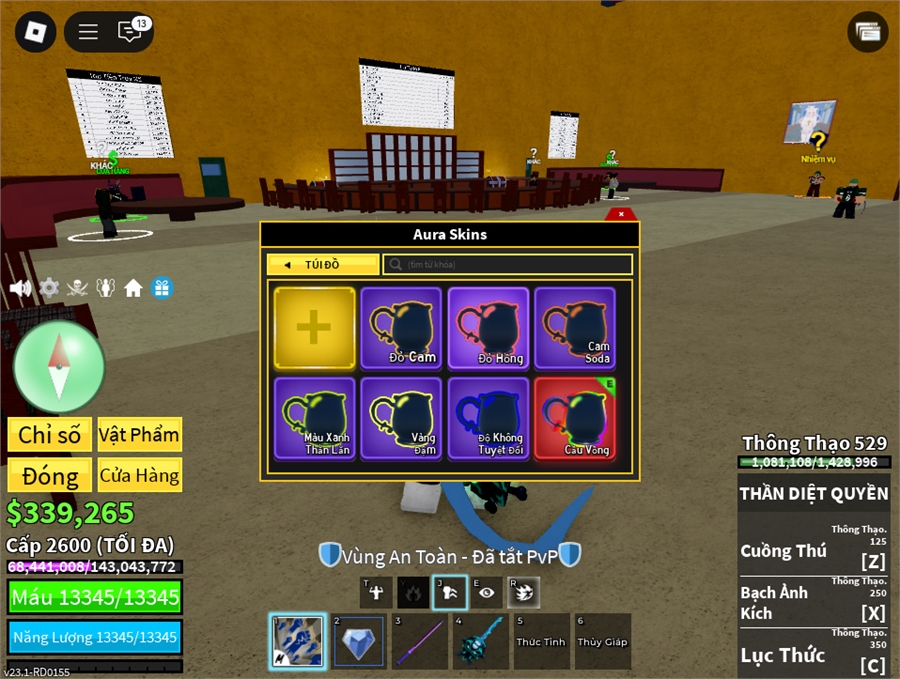Toggle sound with the speaker icon
The image size is (900, 679).
(20, 288)
